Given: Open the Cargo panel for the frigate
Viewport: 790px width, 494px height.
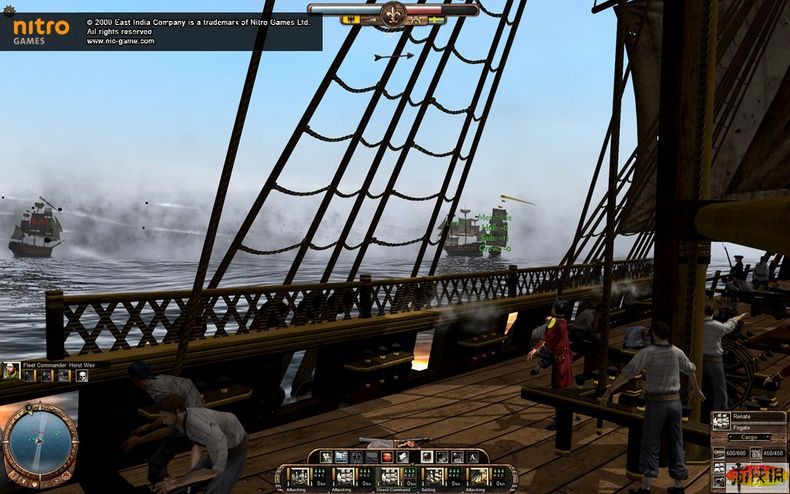Looking at the screenshot, I should [749, 437].
